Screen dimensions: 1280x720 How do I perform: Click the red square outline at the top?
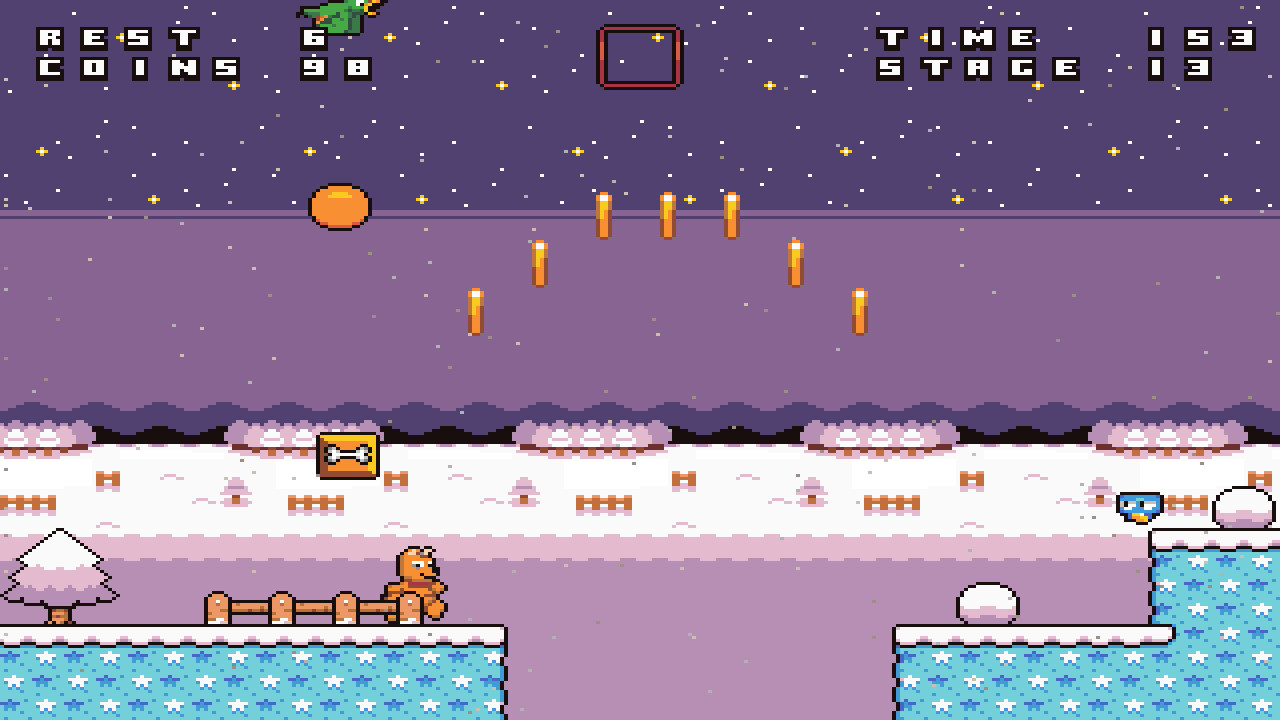click(x=638, y=58)
